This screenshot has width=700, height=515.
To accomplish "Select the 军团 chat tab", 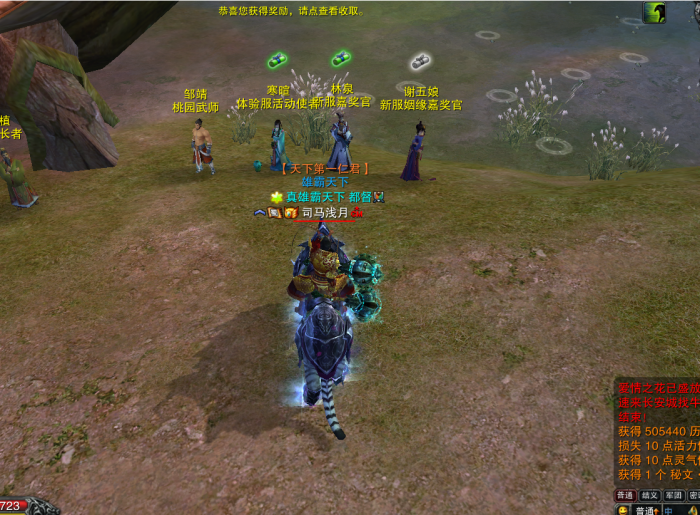I will [x=674, y=495].
